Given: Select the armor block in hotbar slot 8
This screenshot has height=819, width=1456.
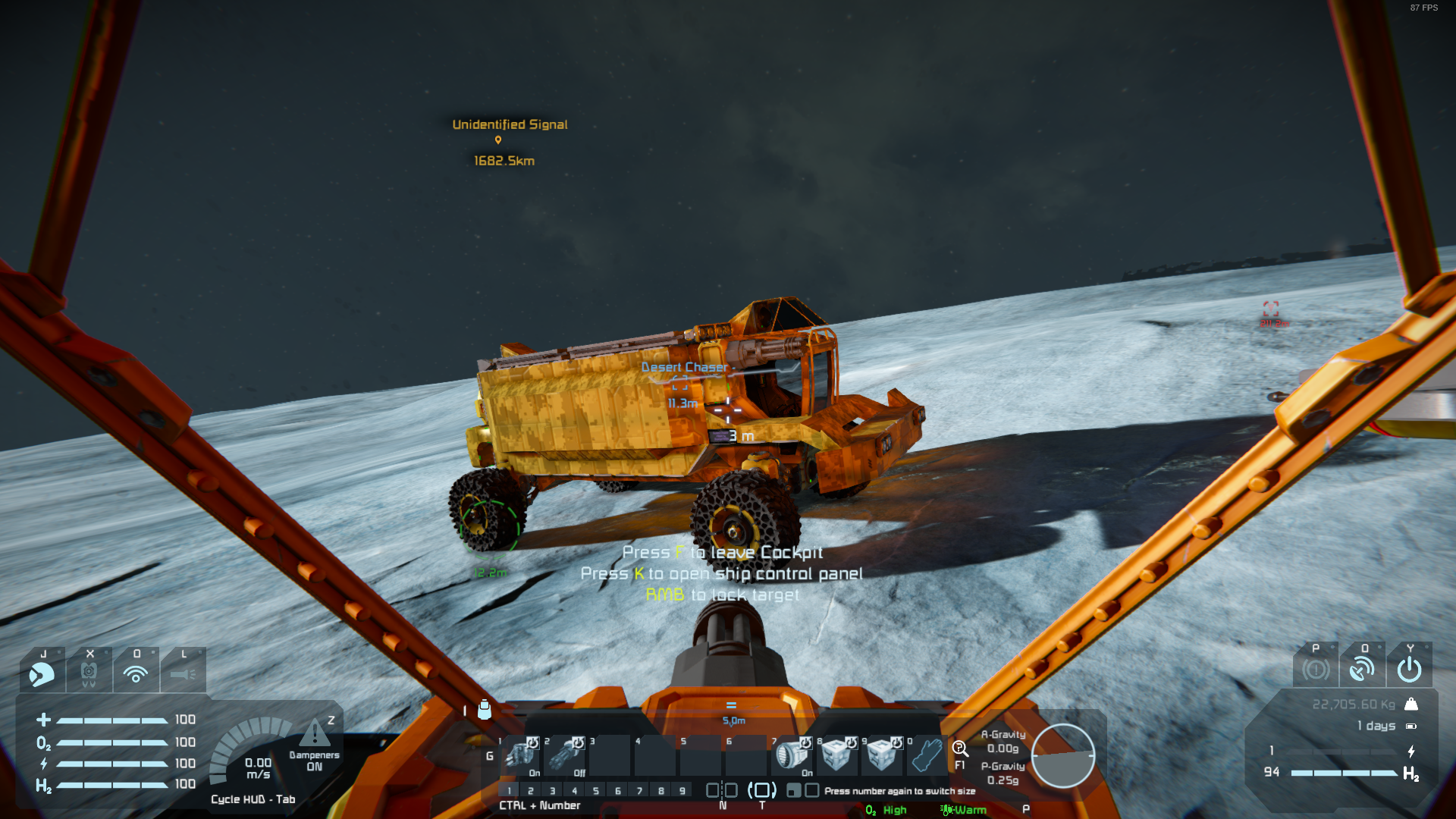Looking at the screenshot, I should click(836, 755).
